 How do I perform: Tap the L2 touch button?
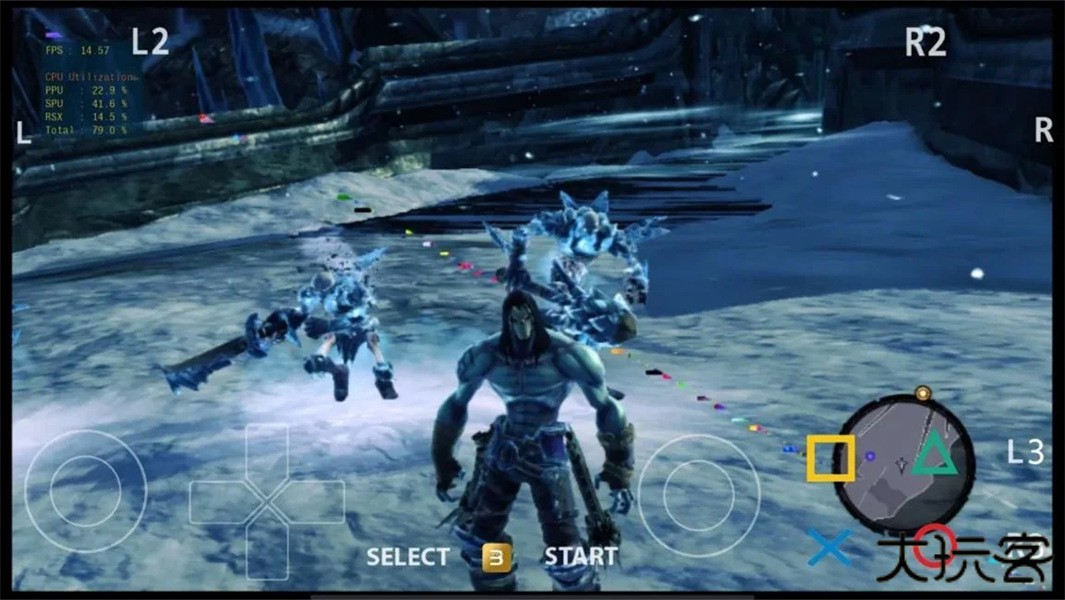tap(150, 41)
